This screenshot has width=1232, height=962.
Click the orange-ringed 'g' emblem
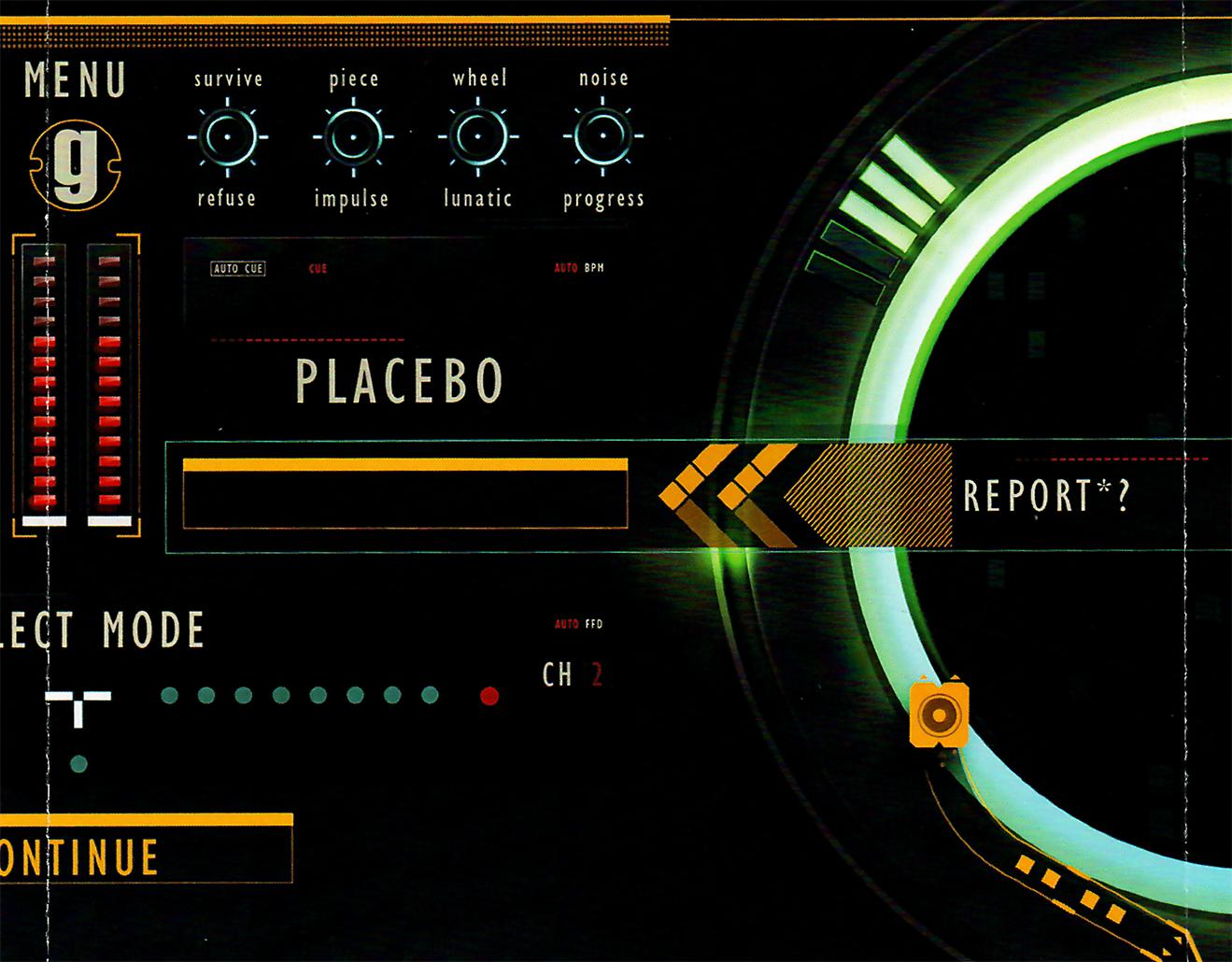(76, 168)
